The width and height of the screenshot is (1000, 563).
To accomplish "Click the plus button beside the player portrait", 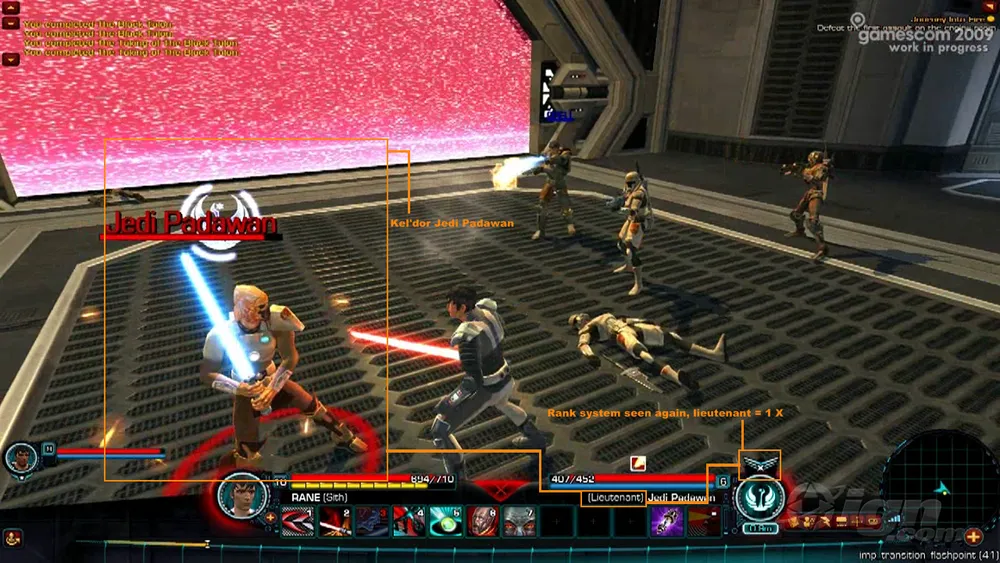I will [x=270, y=517].
